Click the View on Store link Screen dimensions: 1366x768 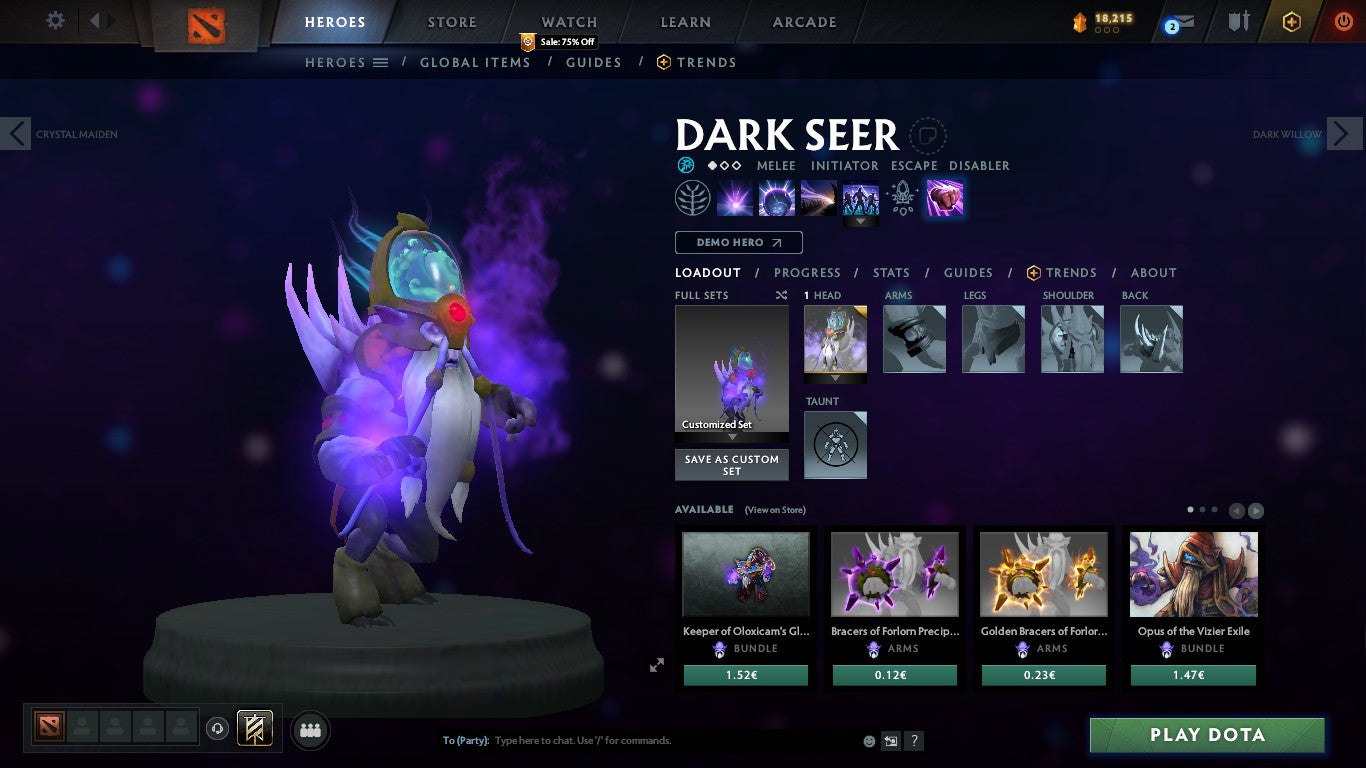point(775,509)
